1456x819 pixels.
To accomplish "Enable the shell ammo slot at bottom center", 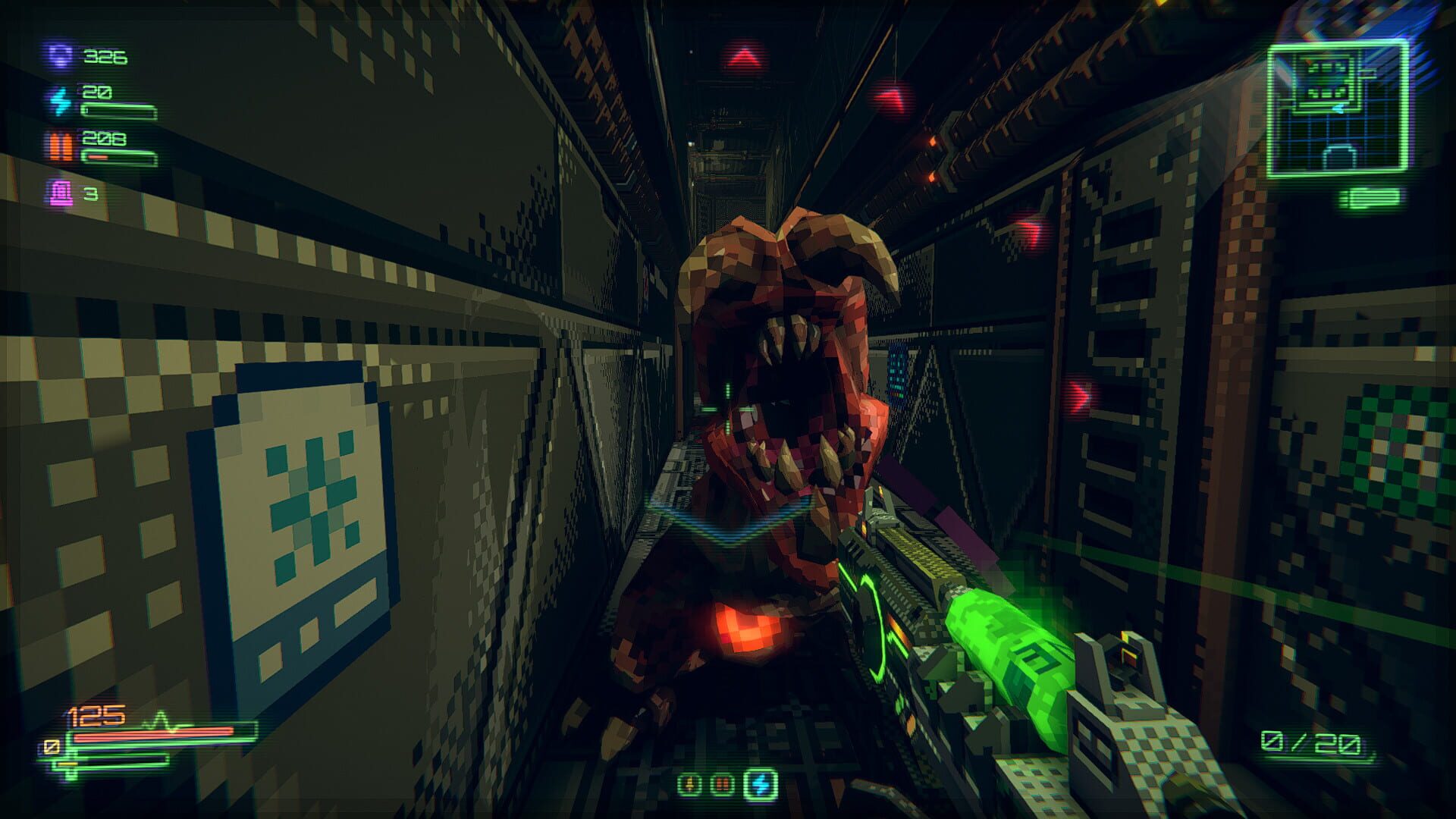I will (723, 785).
